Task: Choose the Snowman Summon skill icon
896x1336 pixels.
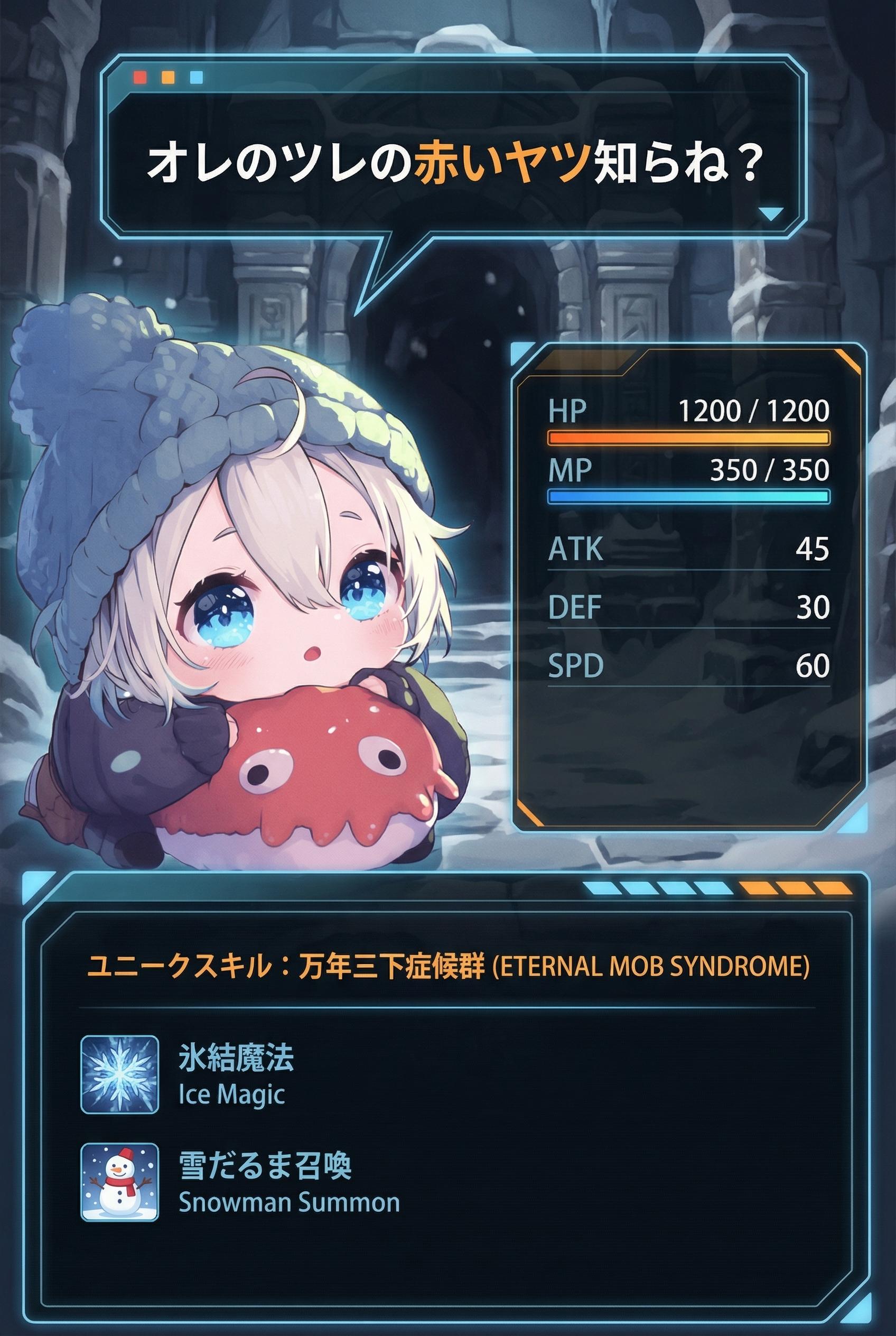Action: tap(119, 1182)
